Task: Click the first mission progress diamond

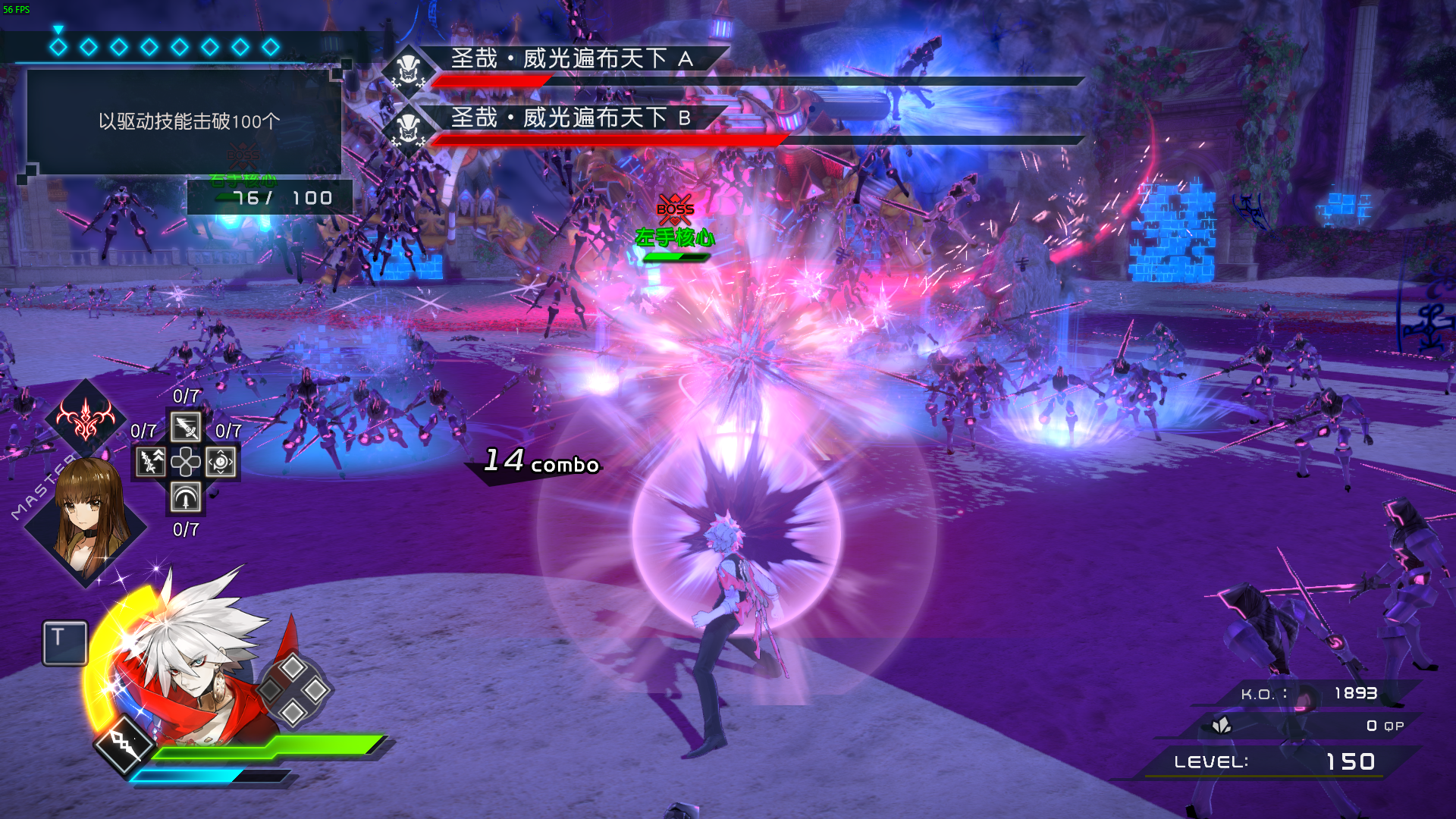Action: pyautogui.click(x=58, y=47)
